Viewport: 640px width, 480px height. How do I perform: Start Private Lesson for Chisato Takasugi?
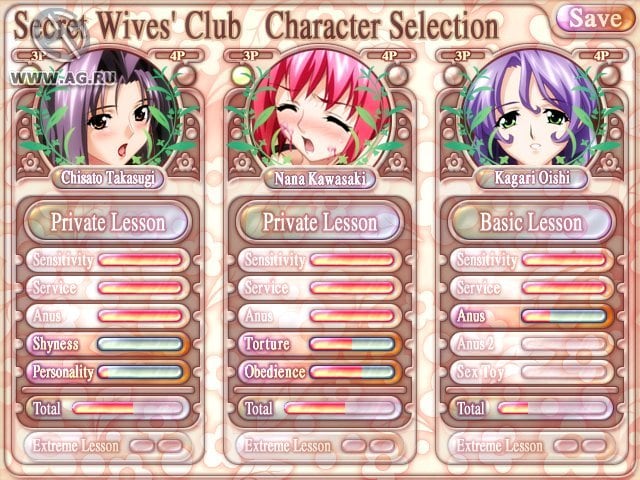coord(107,222)
